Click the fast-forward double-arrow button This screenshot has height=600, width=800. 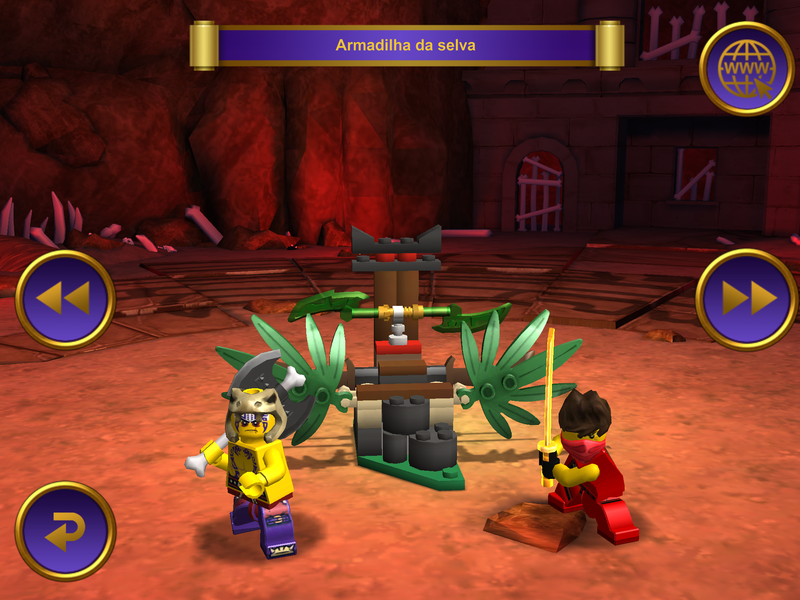click(746, 298)
